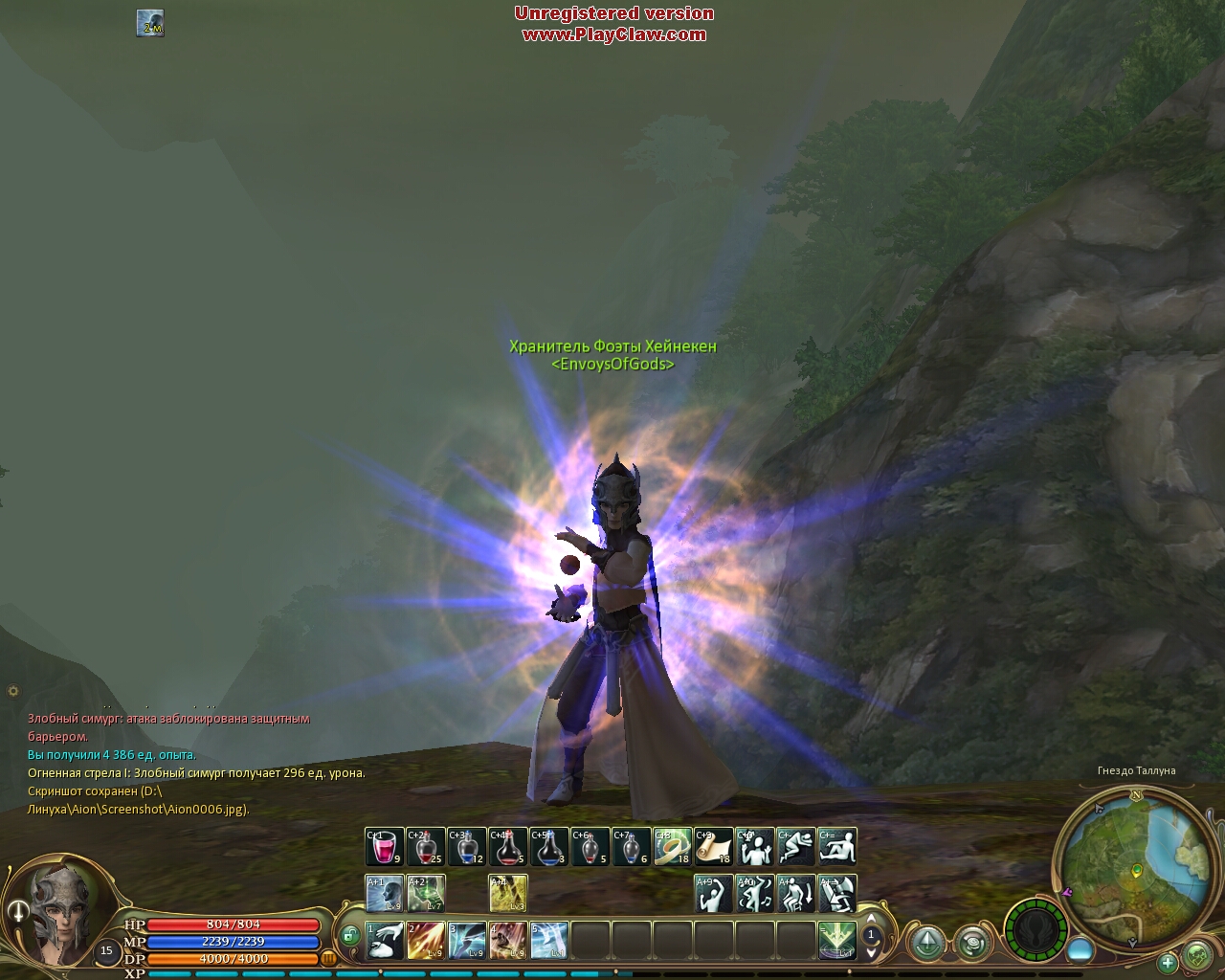Trigger the dancing emote with music notes
The width and height of the screenshot is (1225, 980).
click(x=755, y=894)
